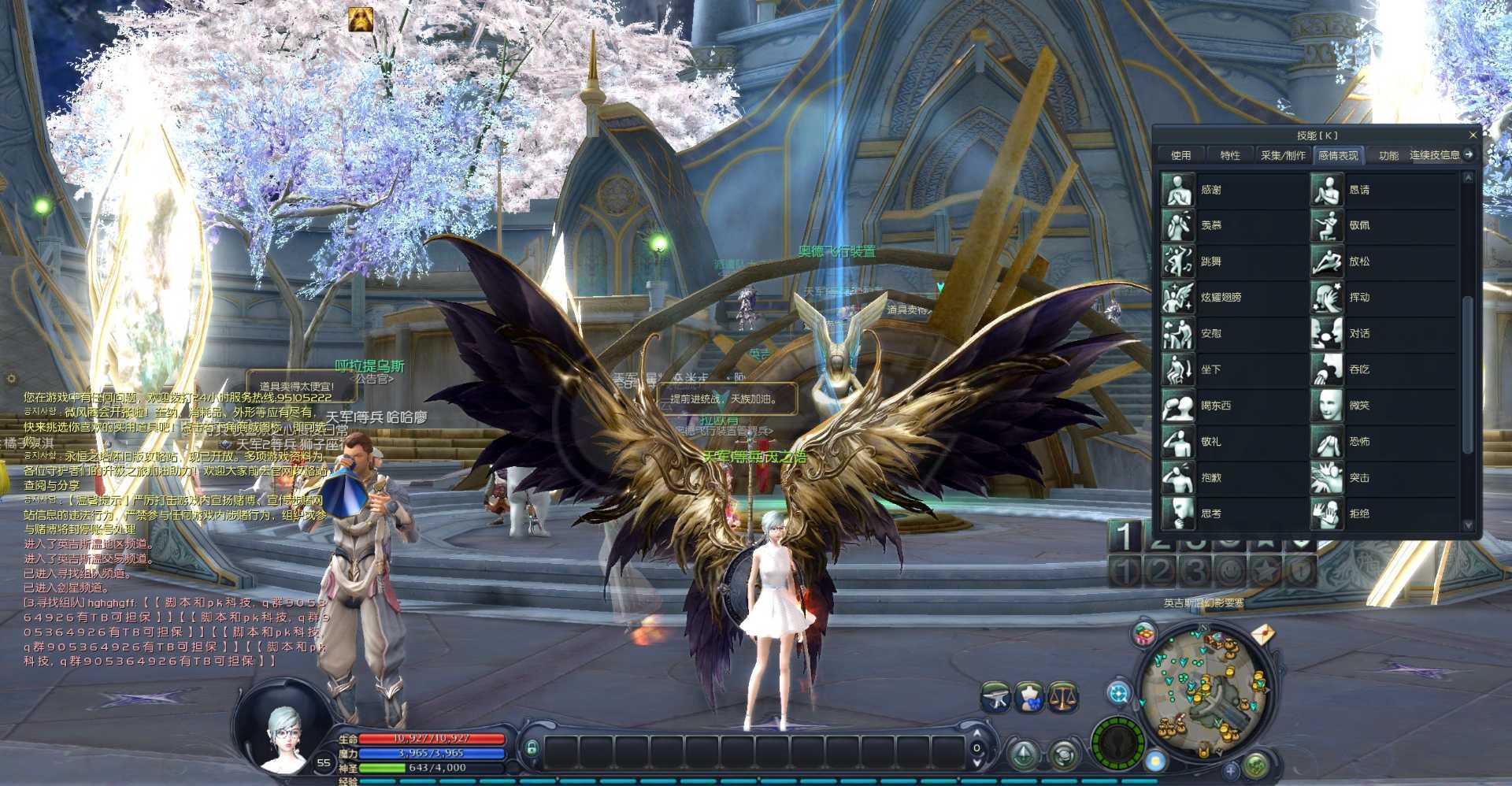This screenshot has width=1512, height=786.
Task: Show the 连续技信息 tab
Action: tap(1434, 155)
